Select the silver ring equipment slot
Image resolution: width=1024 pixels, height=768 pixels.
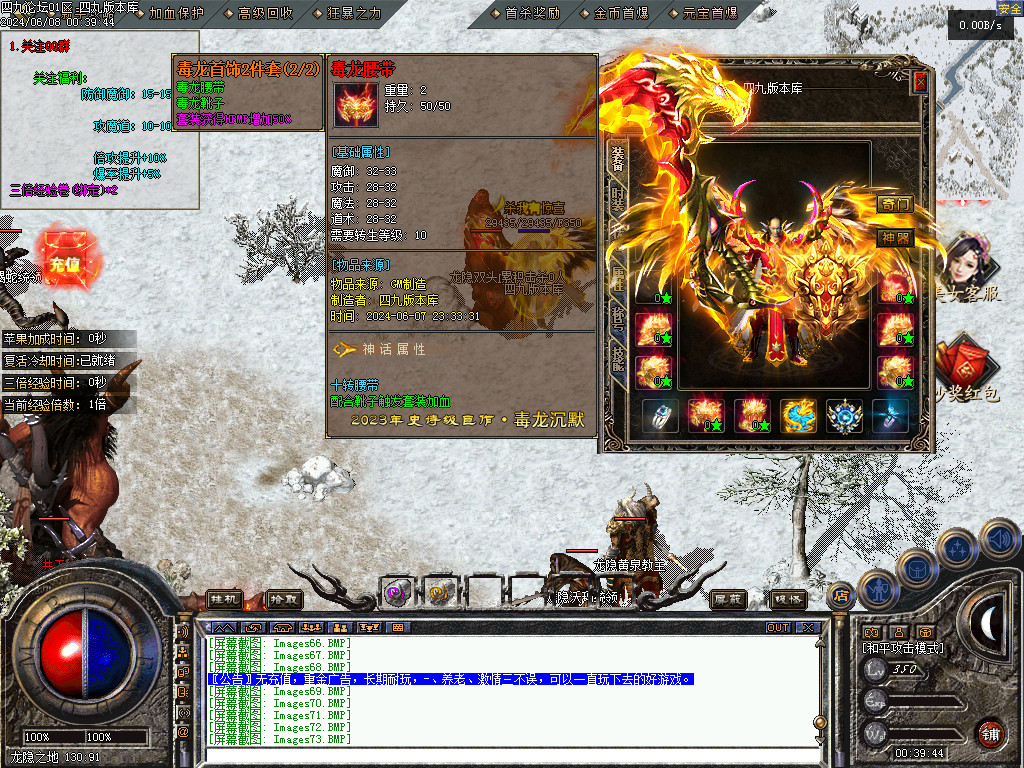(x=660, y=415)
